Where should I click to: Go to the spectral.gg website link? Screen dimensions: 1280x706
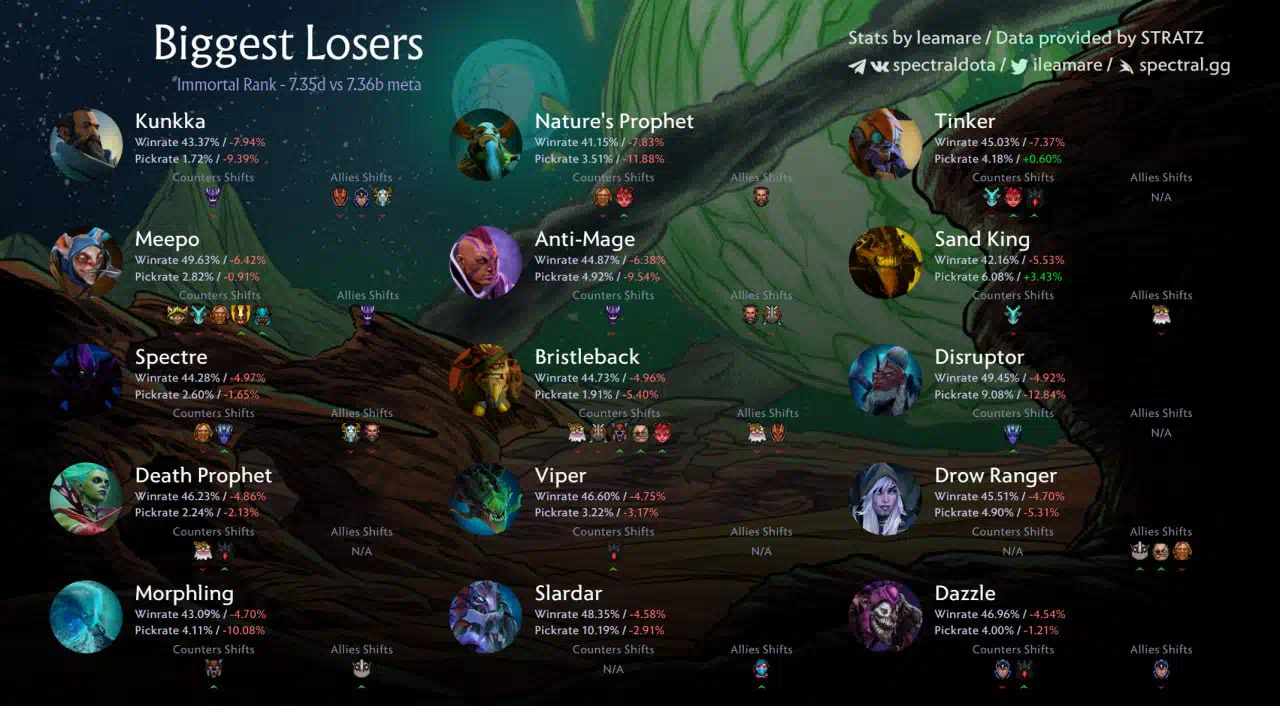click(x=1184, y=66)
